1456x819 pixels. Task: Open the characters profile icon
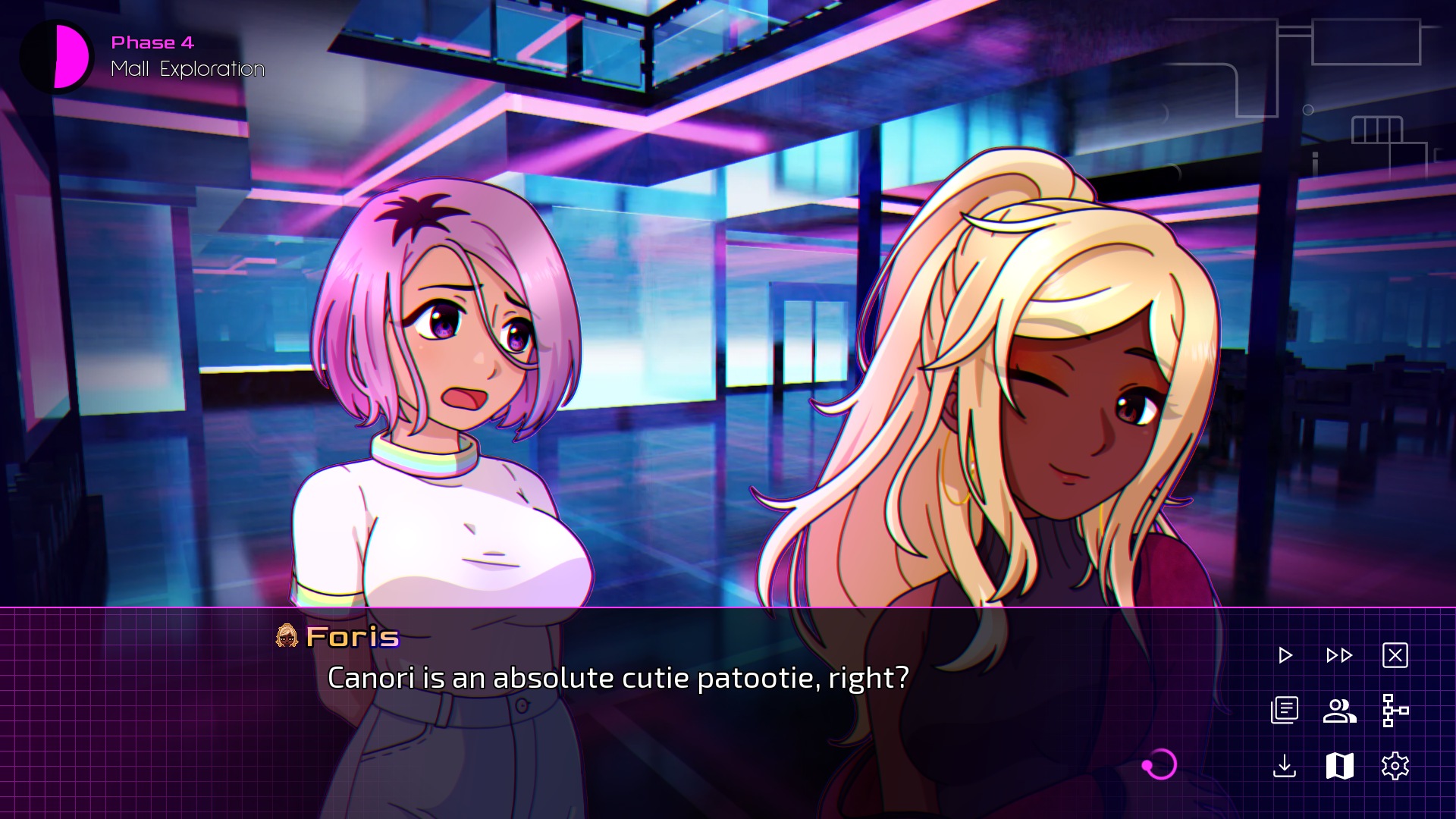[x=1339, y=711]
